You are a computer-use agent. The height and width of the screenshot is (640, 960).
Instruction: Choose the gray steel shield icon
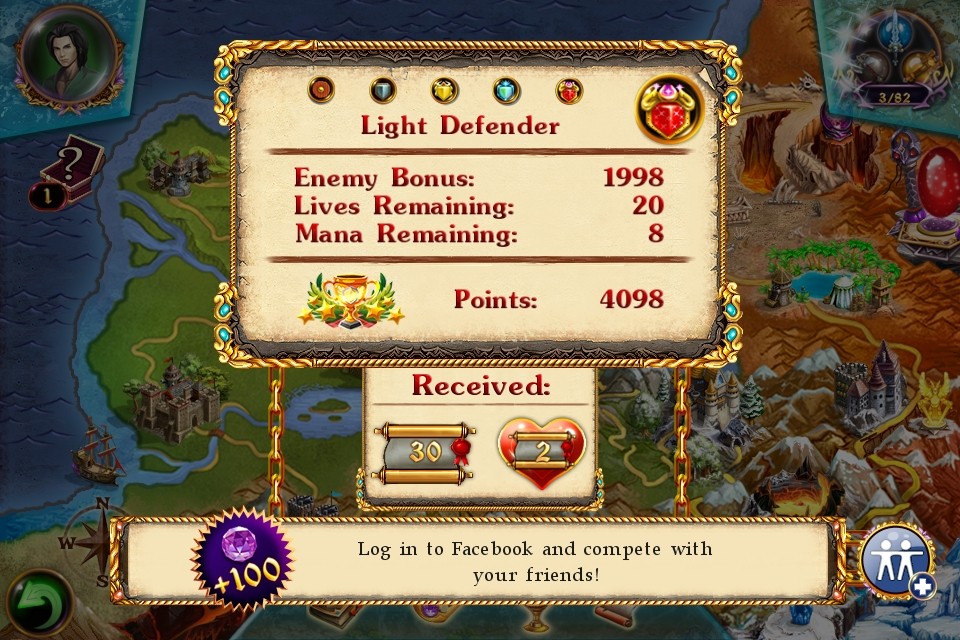(383, 90)
